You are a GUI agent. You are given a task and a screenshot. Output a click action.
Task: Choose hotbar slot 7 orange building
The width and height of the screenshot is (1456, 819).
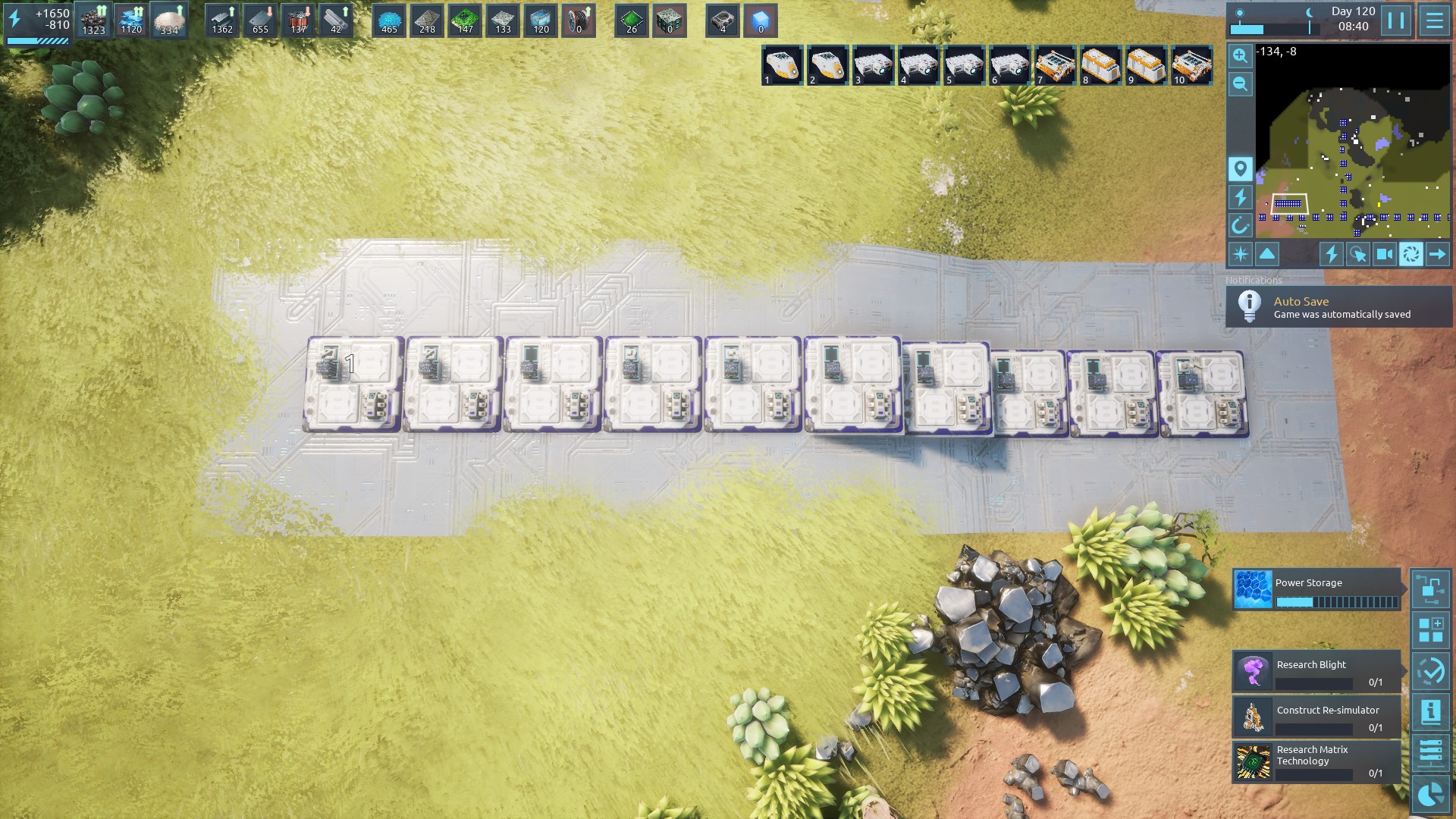[1055, 66]
